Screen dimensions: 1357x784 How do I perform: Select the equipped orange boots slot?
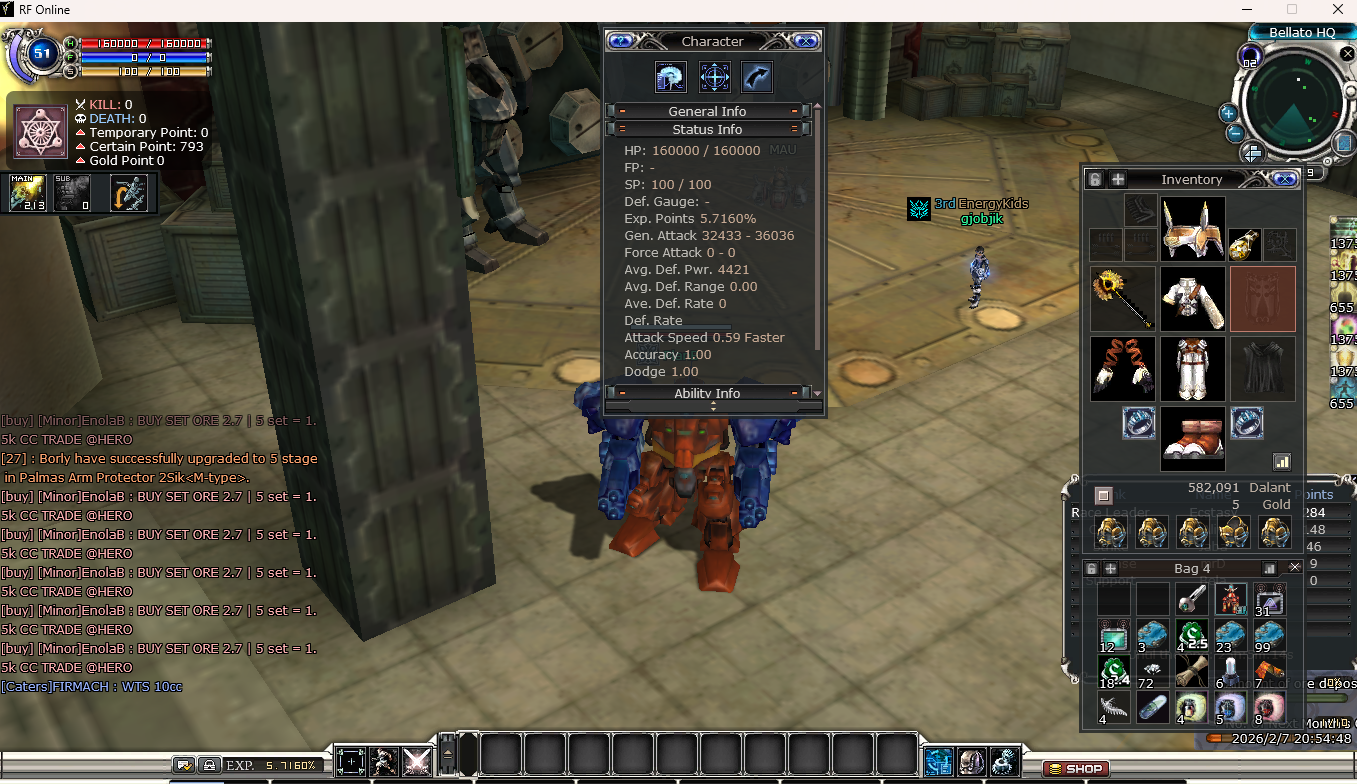click(x=1192, y=438)
